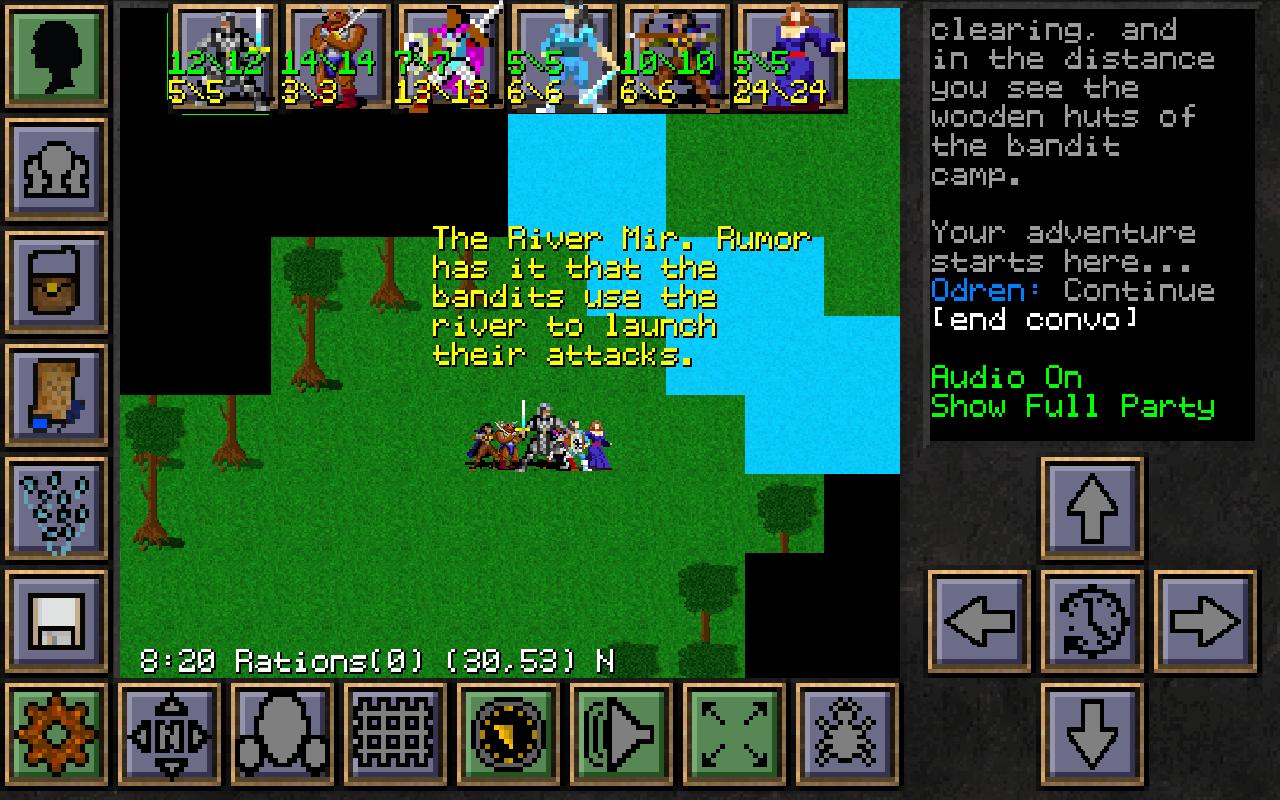Screen dimensions: 1280x800
Task: Select the first knight party portrait
Action: coord(222,55)
